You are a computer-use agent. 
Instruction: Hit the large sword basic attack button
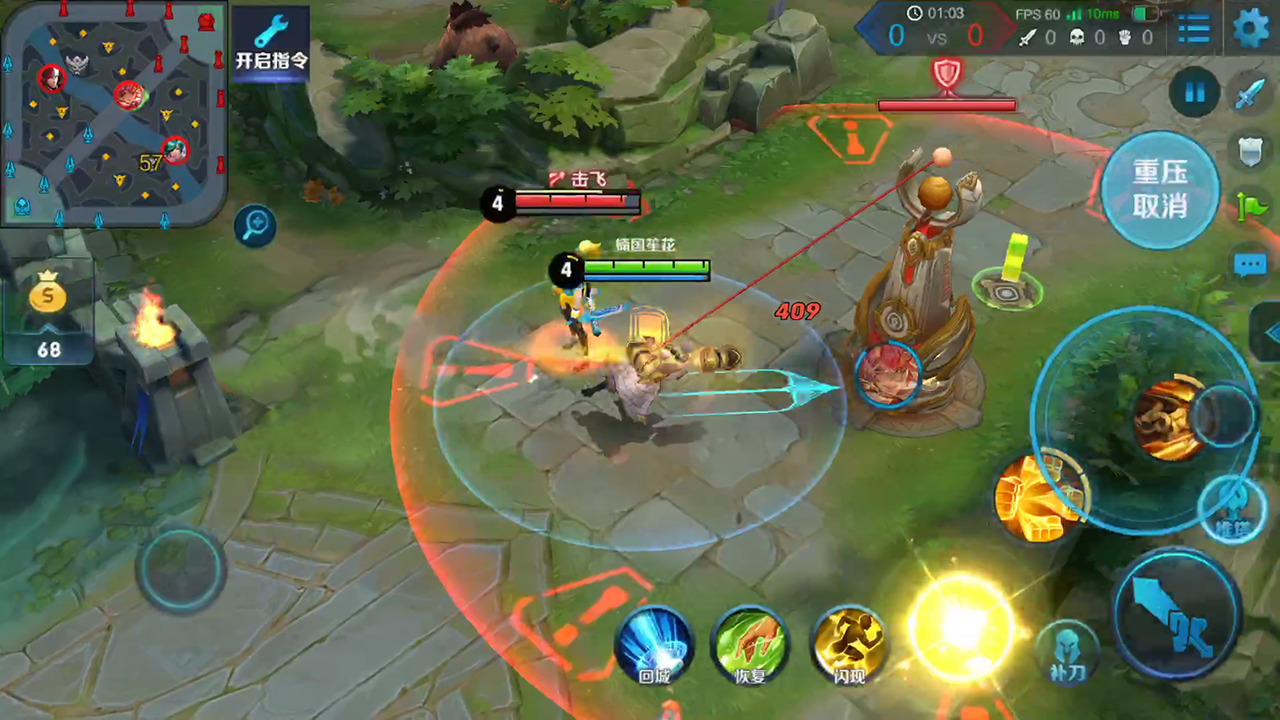click(x=1177, y=612)
